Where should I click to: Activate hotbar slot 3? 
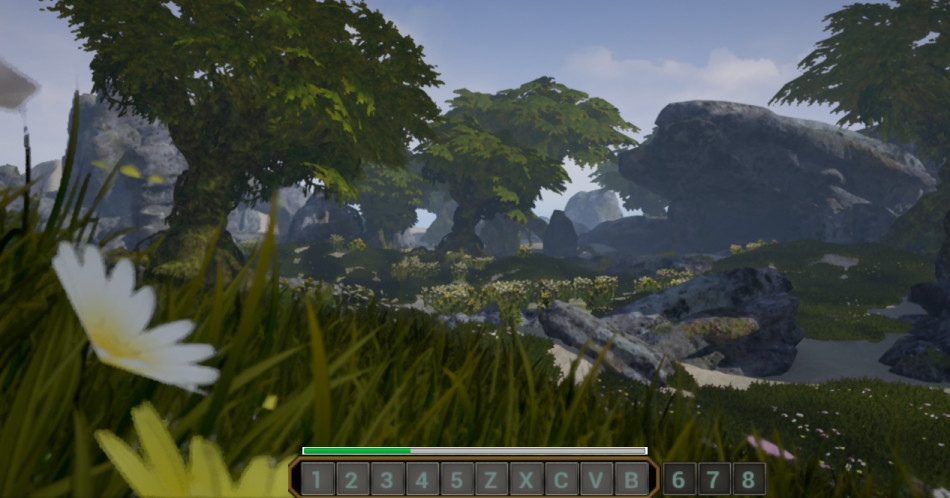click(x=387, y=479)
